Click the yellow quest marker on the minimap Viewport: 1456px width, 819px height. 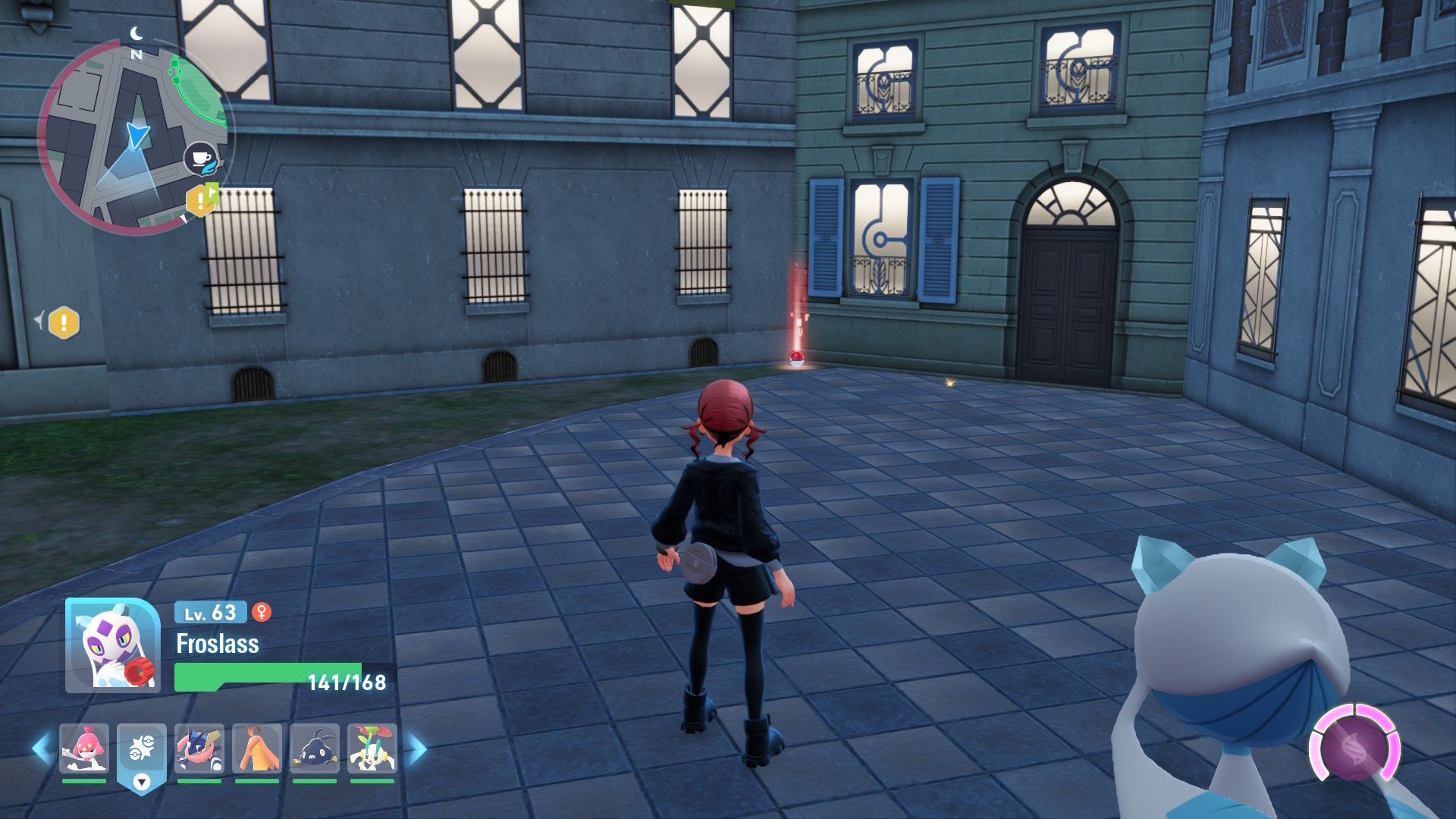click(x=201, y=201)
